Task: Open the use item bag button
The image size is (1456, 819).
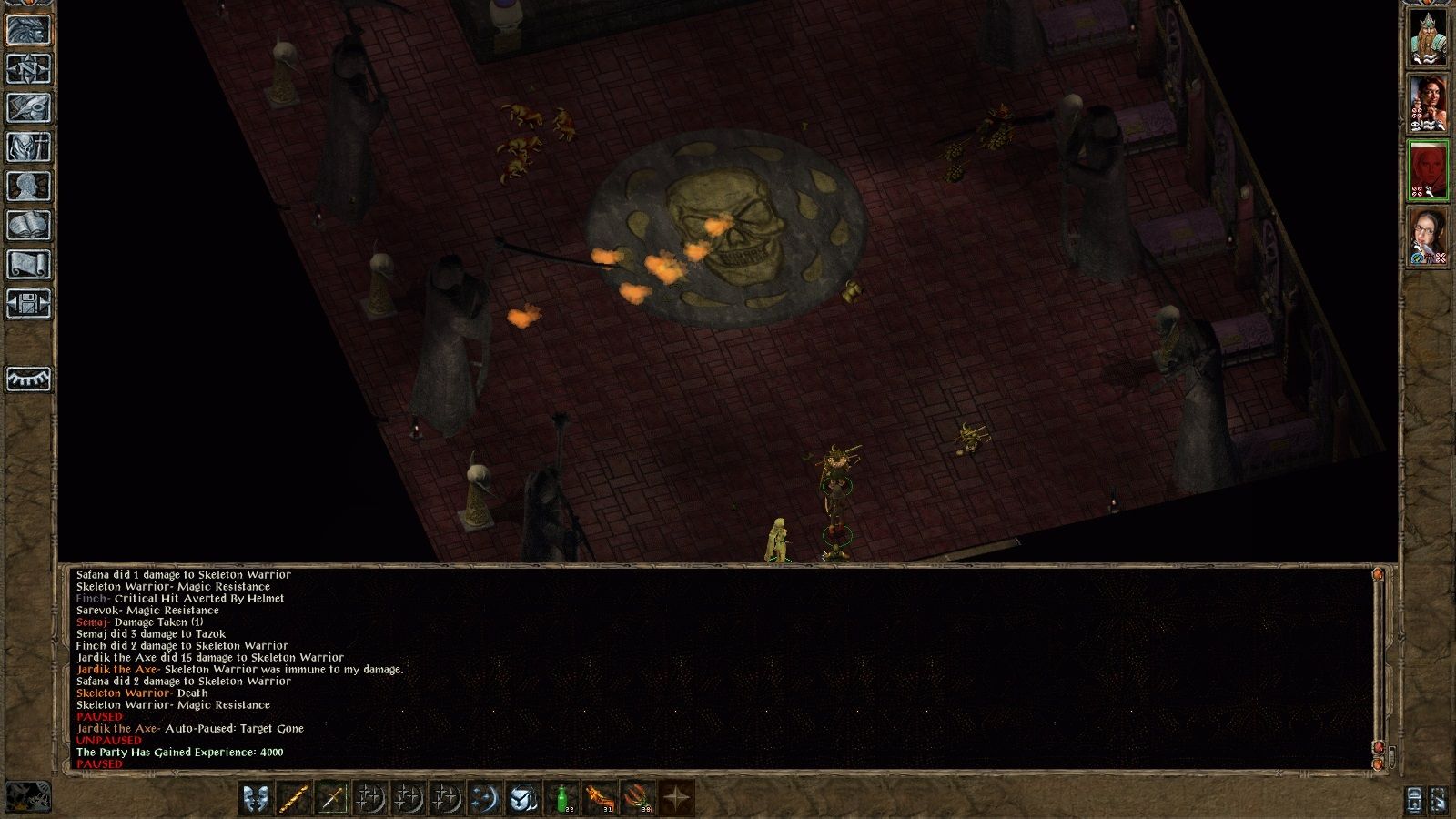Action: point(523,798)
